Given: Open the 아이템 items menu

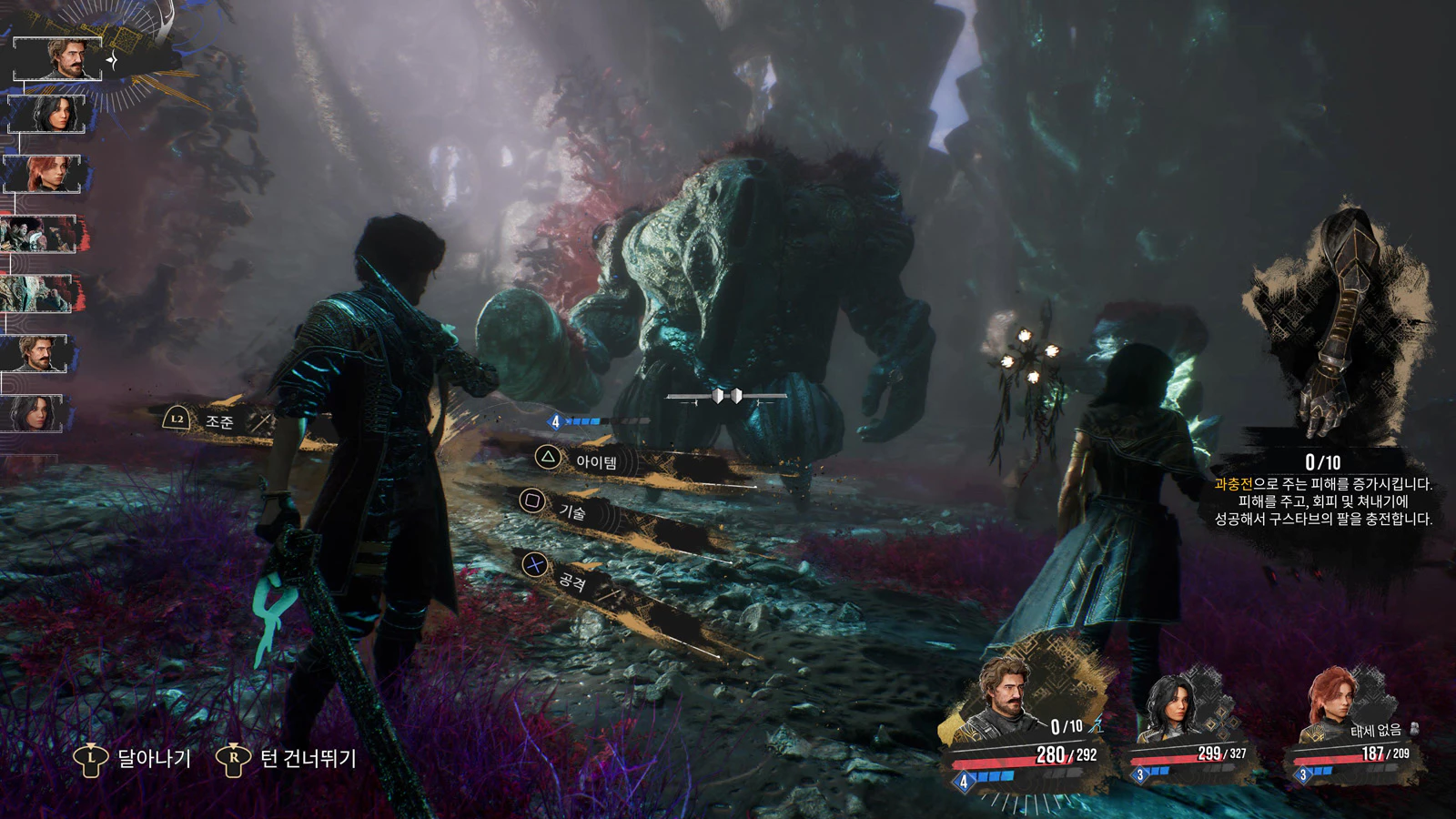Looking at the screenshot, I should tap(595, 461).
